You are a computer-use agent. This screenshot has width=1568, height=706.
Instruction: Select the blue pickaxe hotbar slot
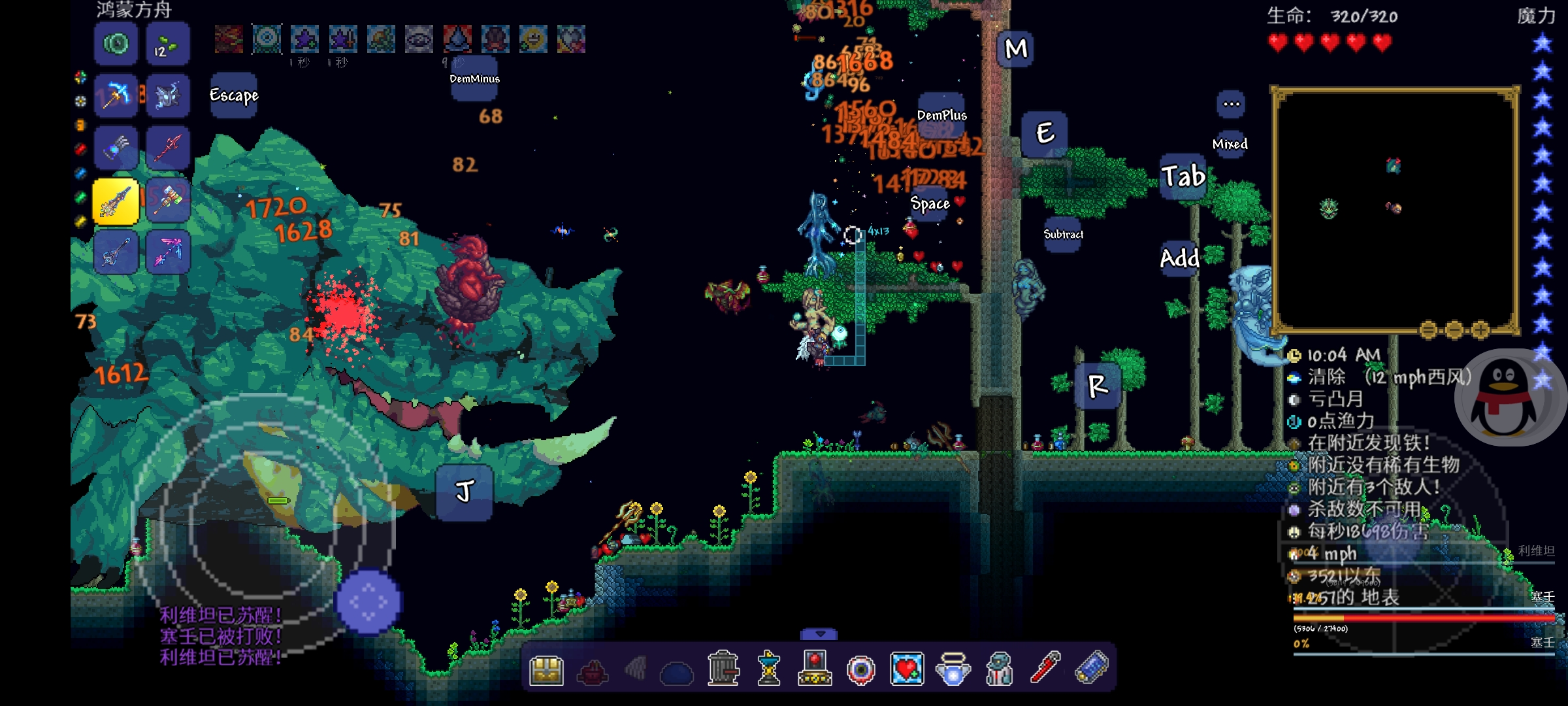(116, 96)
